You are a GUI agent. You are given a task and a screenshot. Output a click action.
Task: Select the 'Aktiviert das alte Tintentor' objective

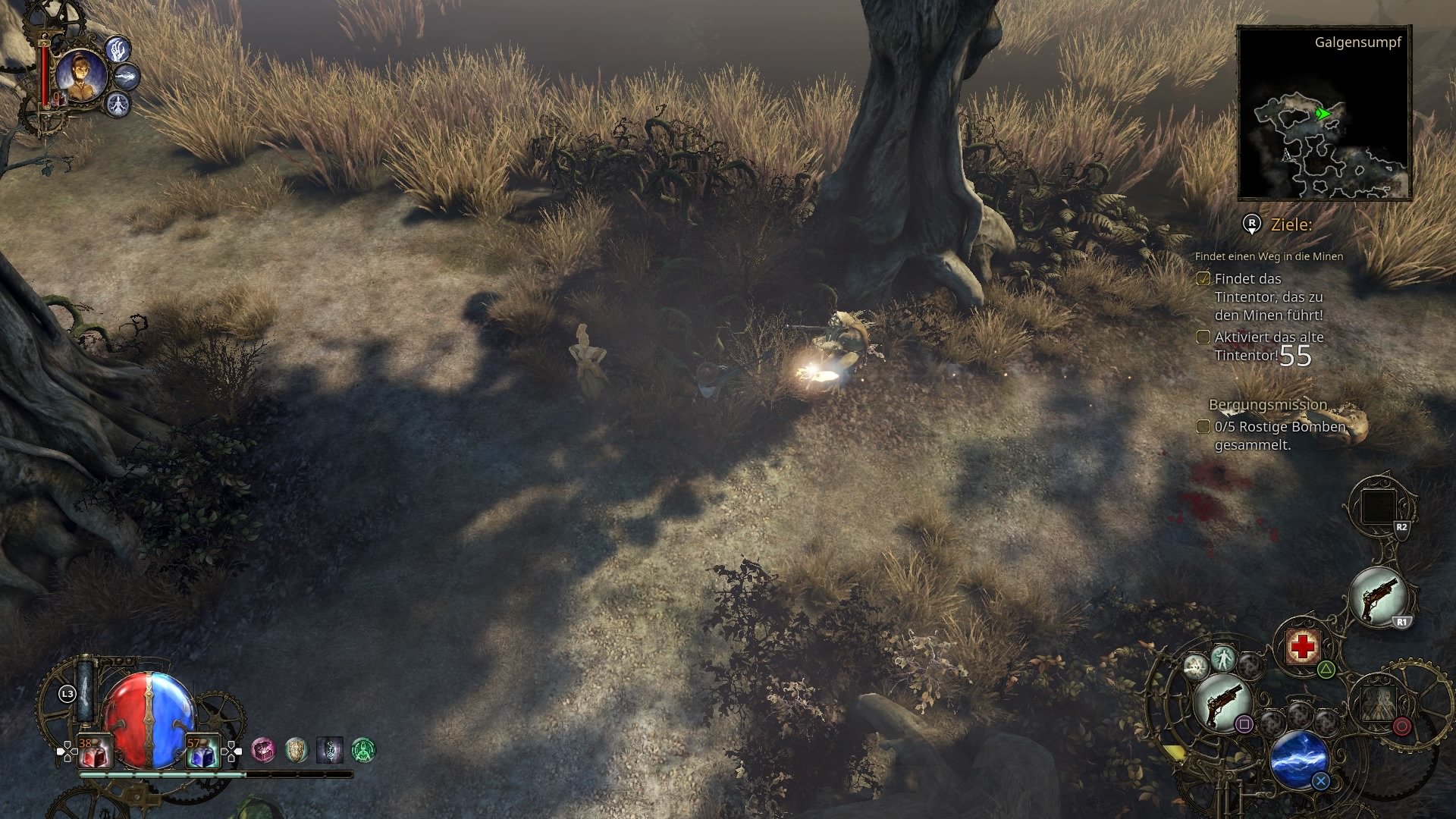tap(1268, 346)
